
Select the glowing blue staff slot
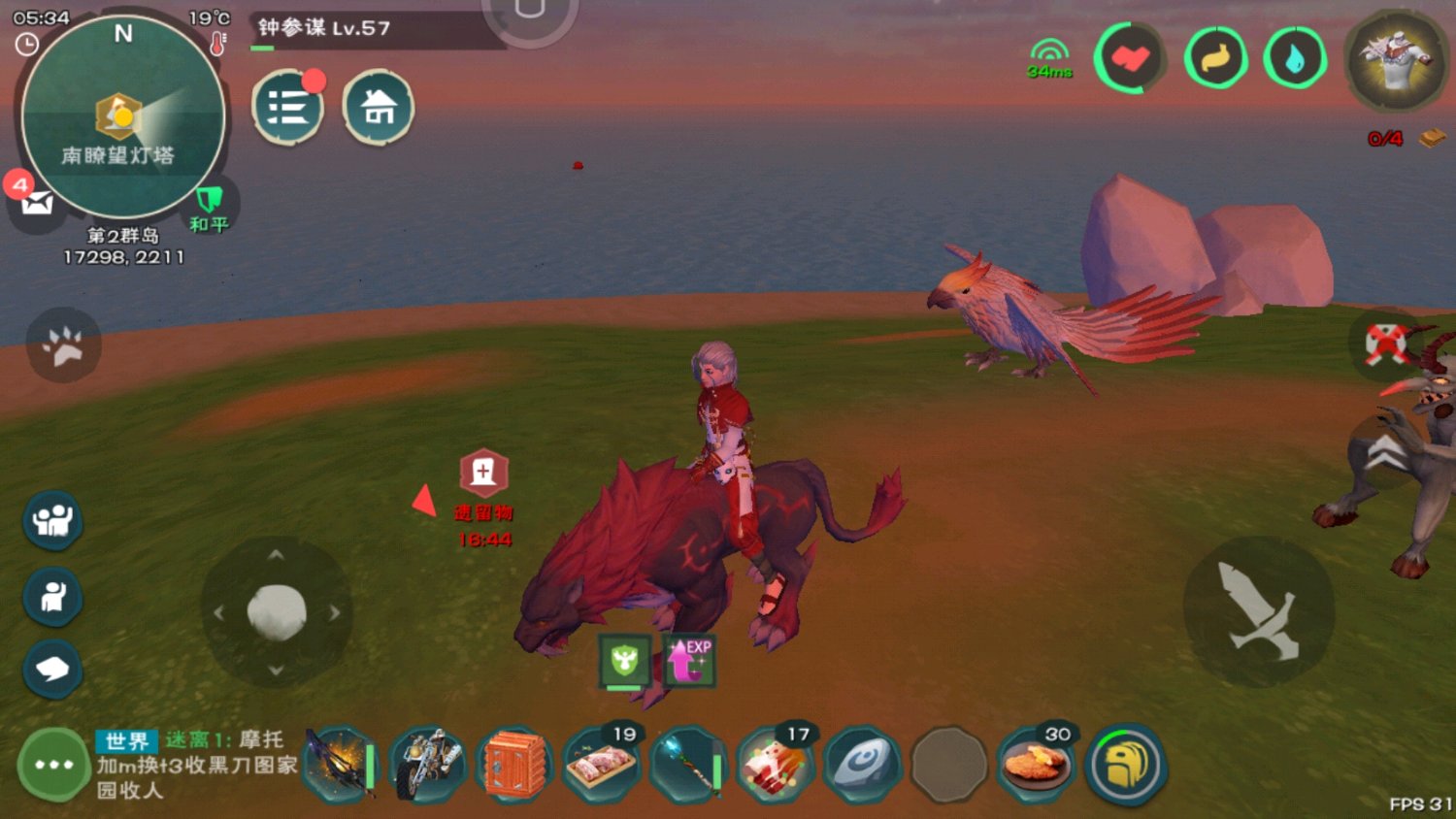tap(686, 765)
